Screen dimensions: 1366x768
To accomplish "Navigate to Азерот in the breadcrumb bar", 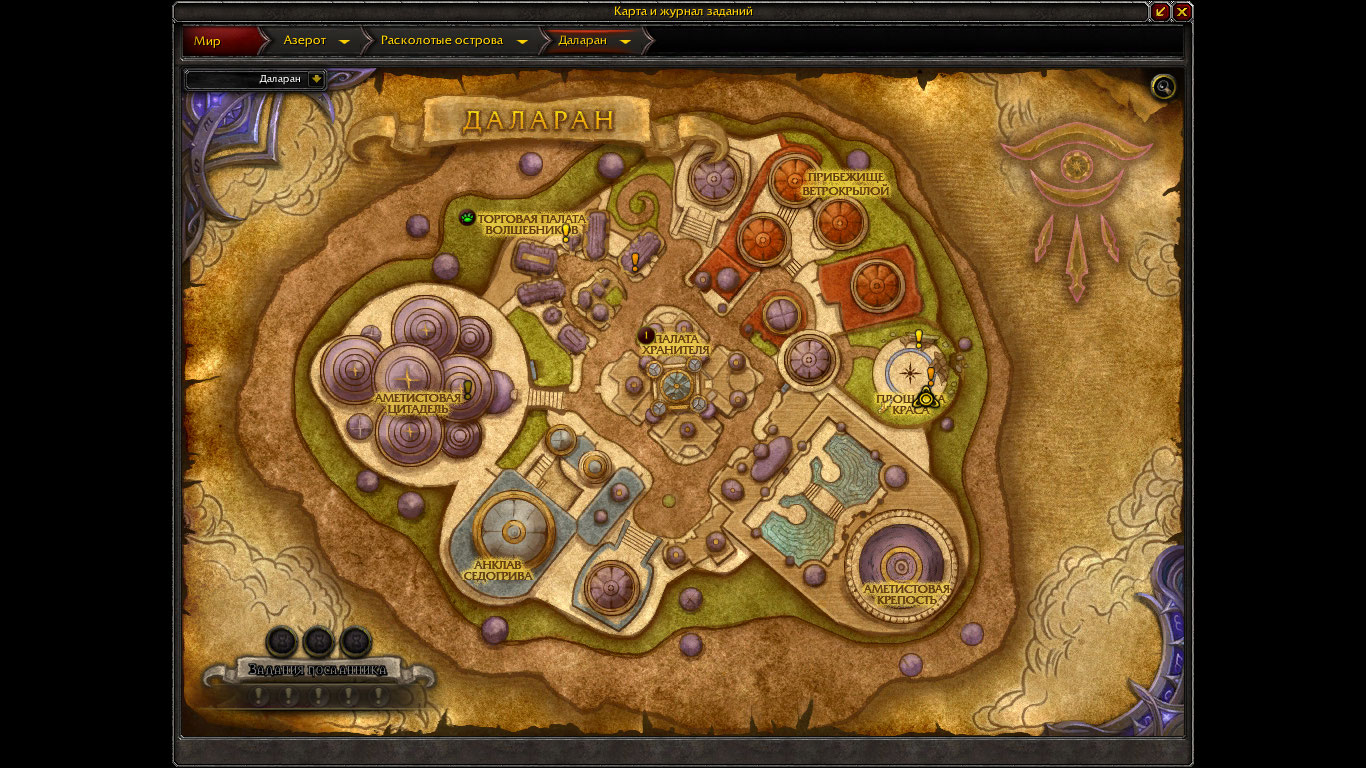I will pyautogui.click(x=304, y=41).
